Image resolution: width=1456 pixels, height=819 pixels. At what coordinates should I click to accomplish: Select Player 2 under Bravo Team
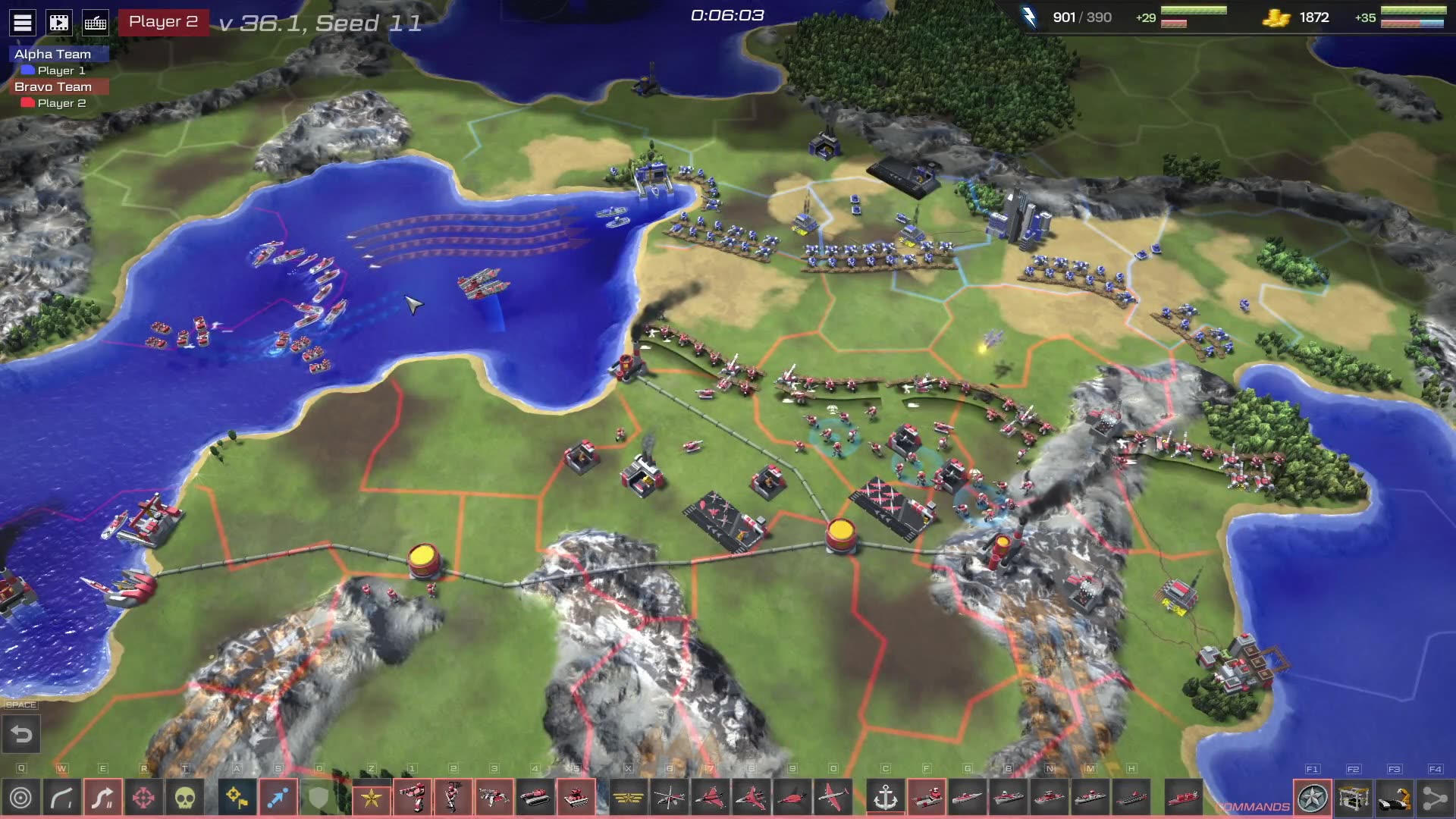pos(61,103)
